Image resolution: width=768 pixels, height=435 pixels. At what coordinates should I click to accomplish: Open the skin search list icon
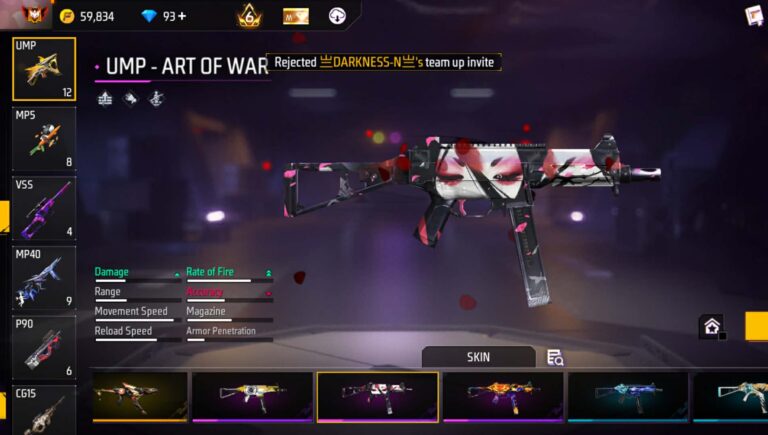pyautogui.click(x=555, y=357)
